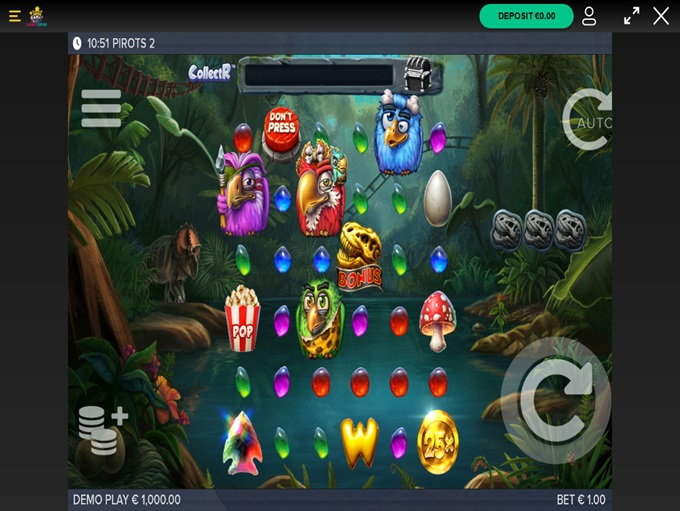Close the game with the X button

(x=661, y=16)
